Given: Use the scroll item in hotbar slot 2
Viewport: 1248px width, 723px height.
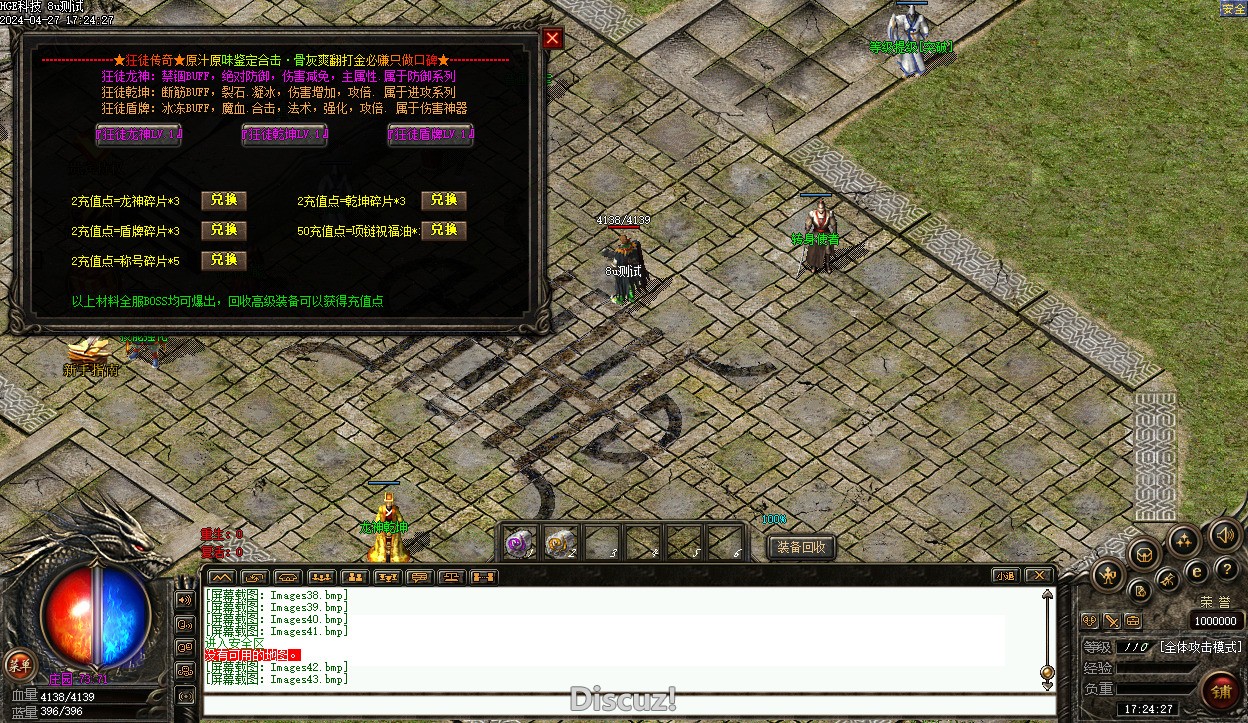Looking at the screenshot, I should pos(560,543).
